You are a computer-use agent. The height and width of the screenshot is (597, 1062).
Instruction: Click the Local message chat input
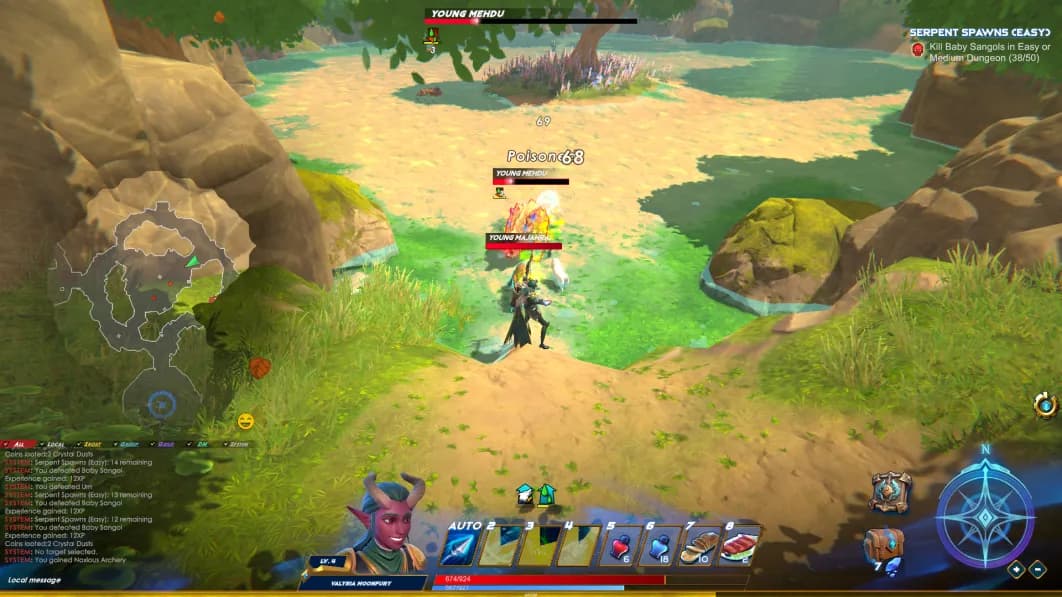[100, 580]
